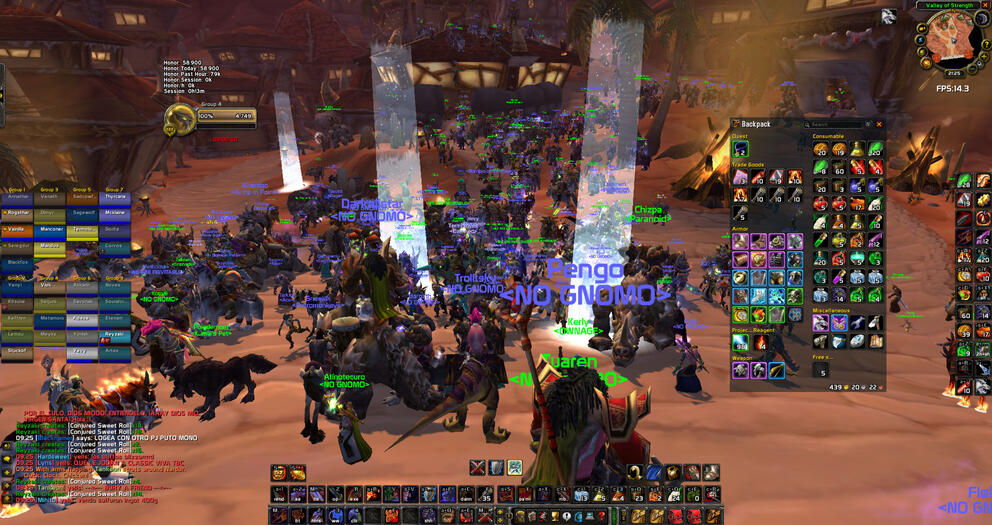Image resolution: width=992 pixels, height=525 pixels.
Task: Close the Backpack window
Action: pos(881,124)
